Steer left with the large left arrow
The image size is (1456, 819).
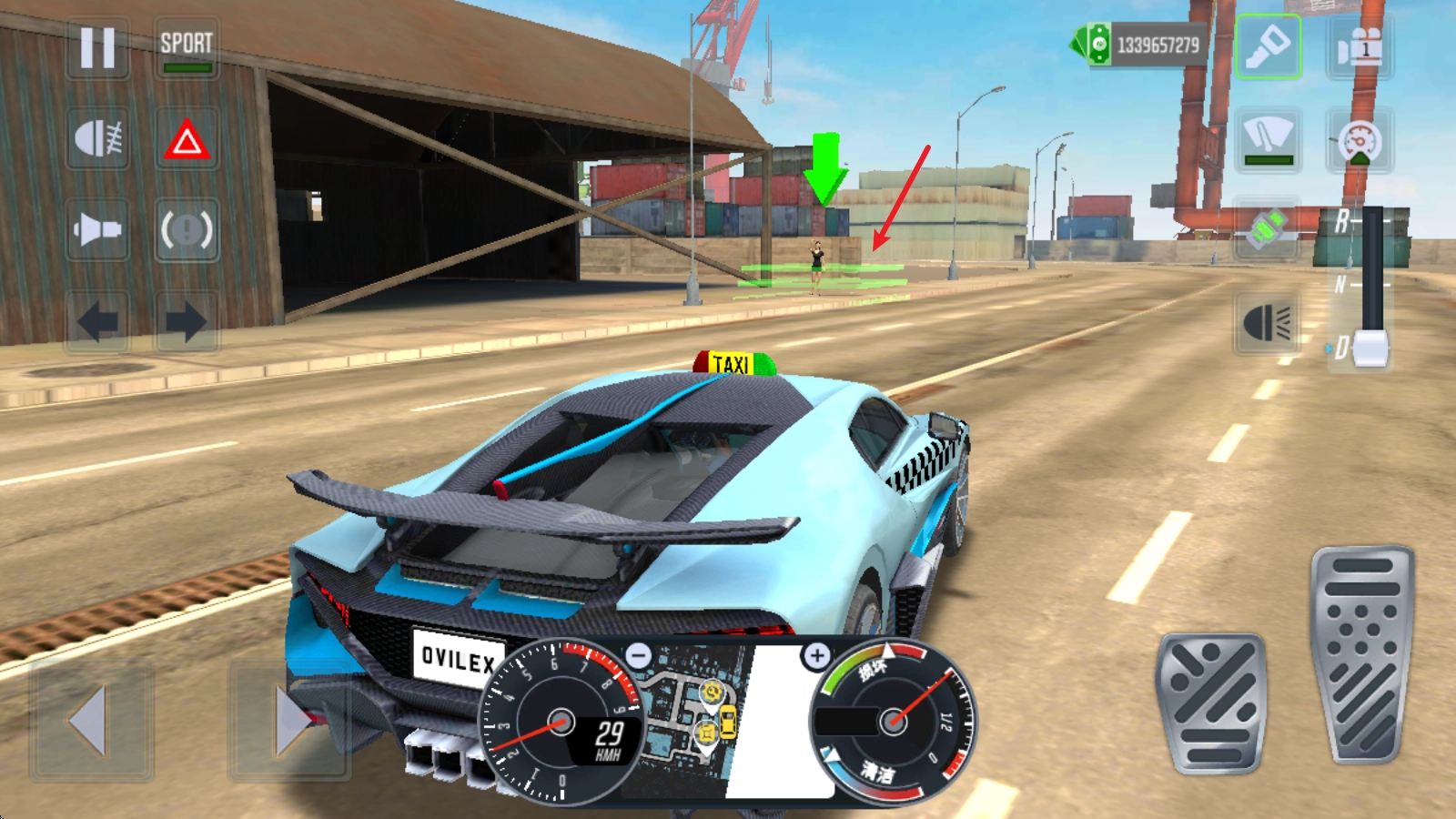tap(91, 721)
